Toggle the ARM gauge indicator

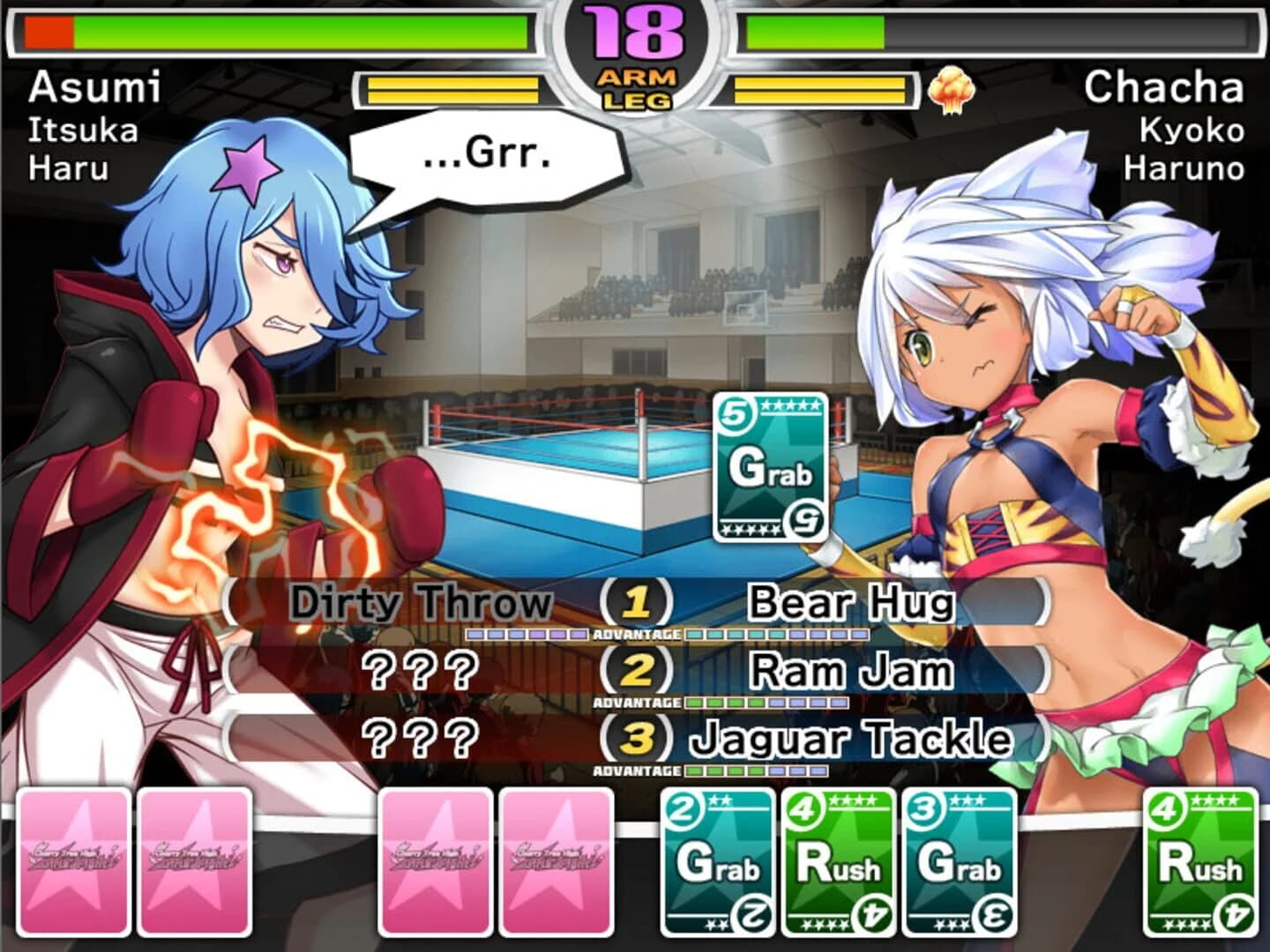point(635,78)
